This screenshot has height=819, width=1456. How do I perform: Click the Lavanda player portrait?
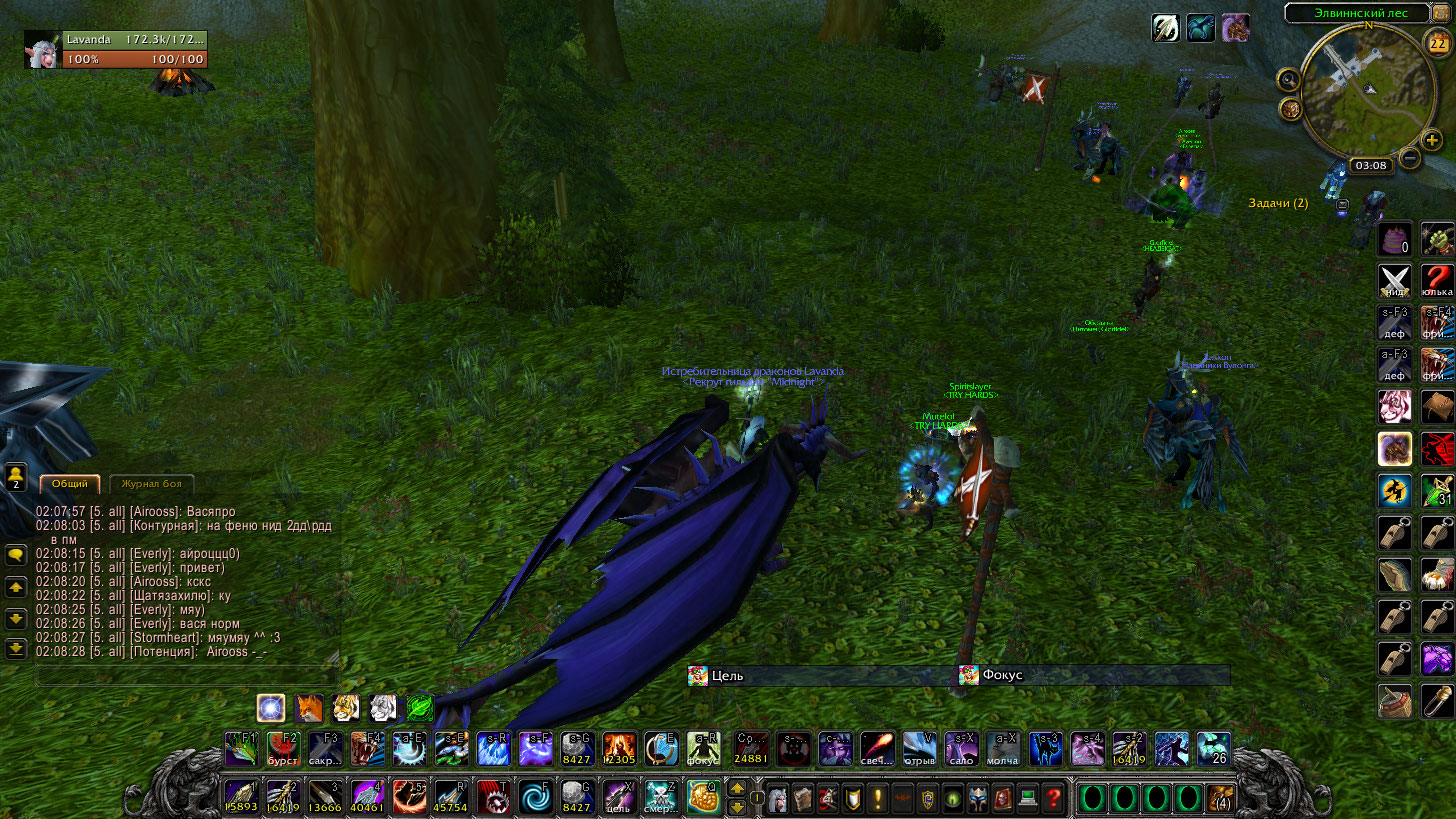(42, 50)
